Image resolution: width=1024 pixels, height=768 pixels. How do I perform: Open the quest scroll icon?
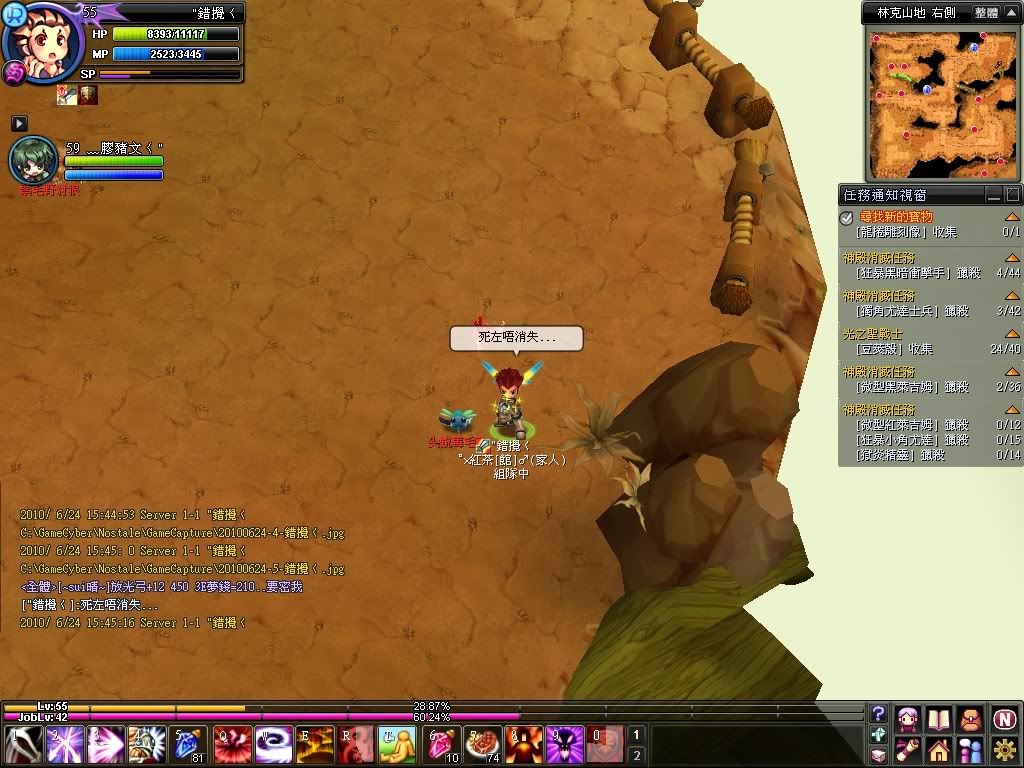908,750
